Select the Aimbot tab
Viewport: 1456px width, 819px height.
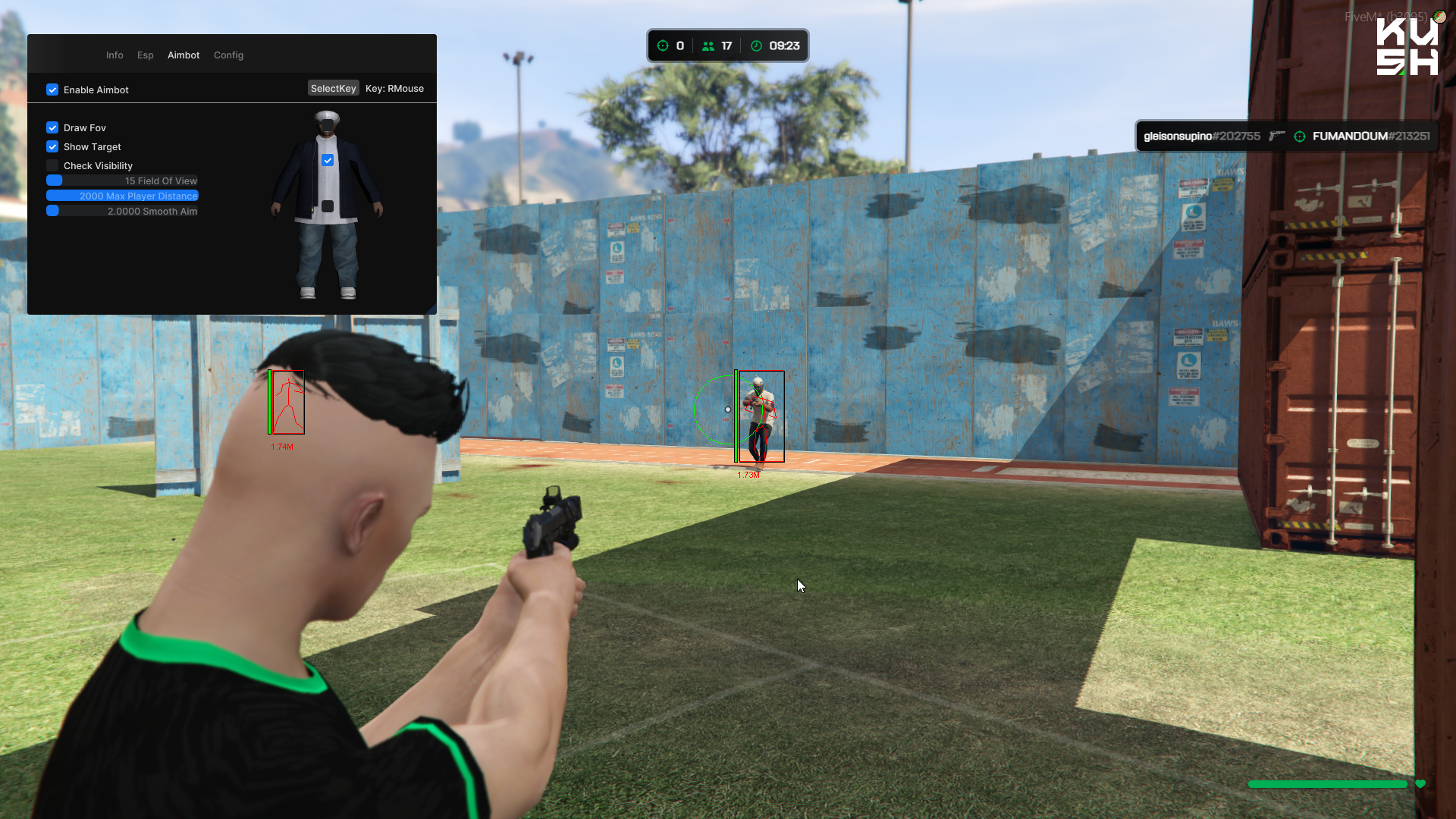[184, 55]
